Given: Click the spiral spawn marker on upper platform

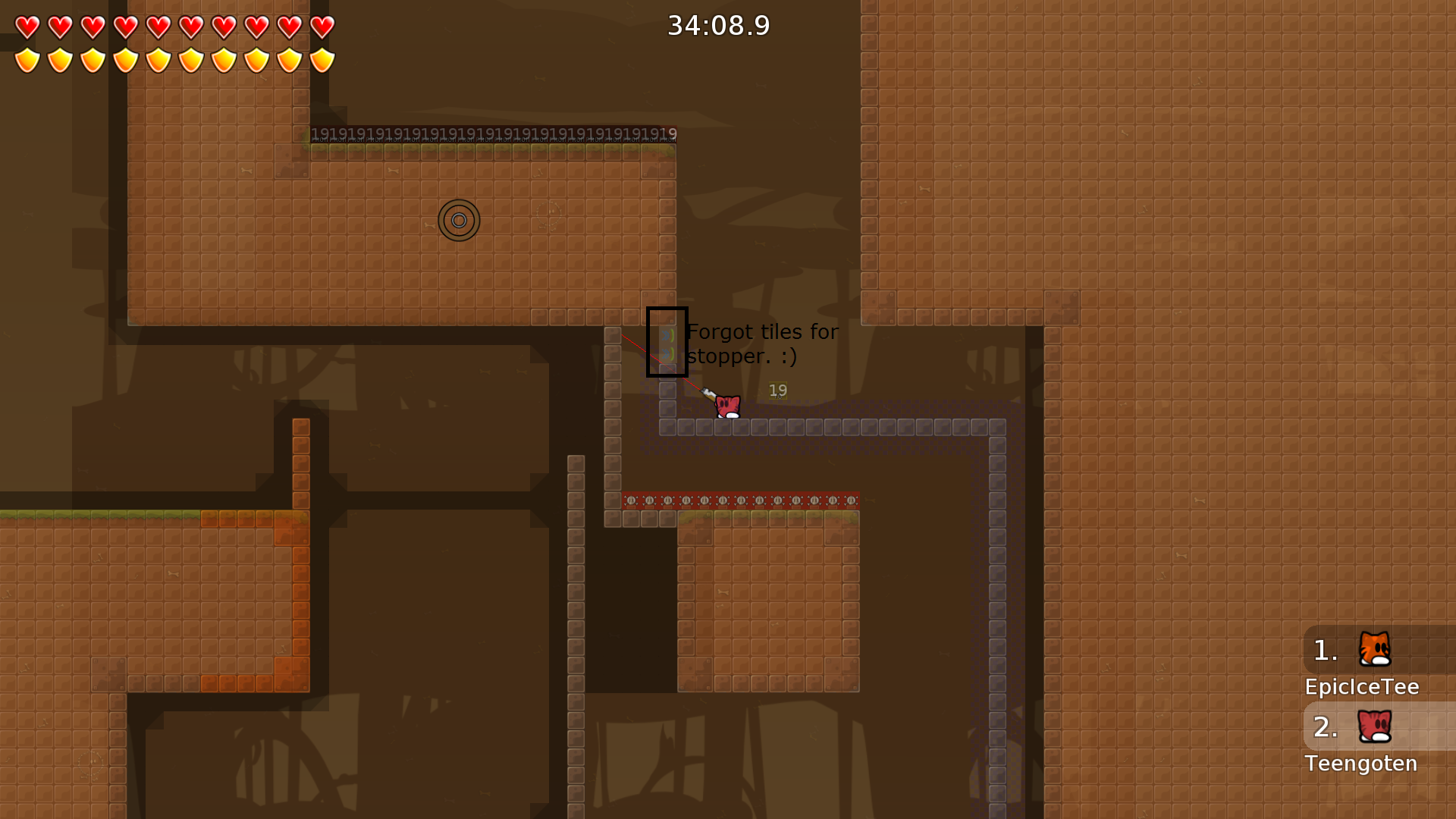Looking at the screenshot, I should [x=460, y=220].
